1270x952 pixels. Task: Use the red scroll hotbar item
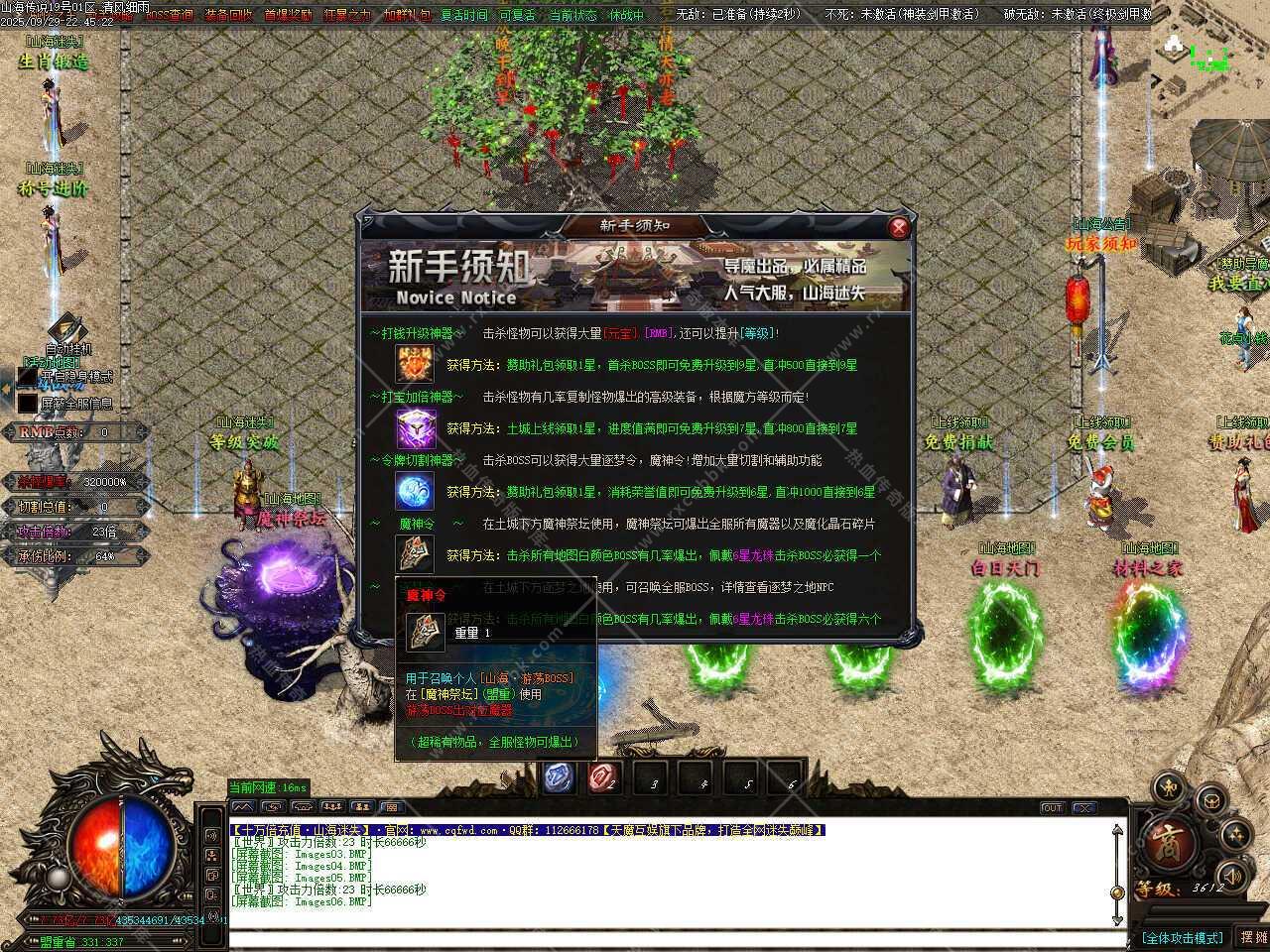[x=603, y=777]
